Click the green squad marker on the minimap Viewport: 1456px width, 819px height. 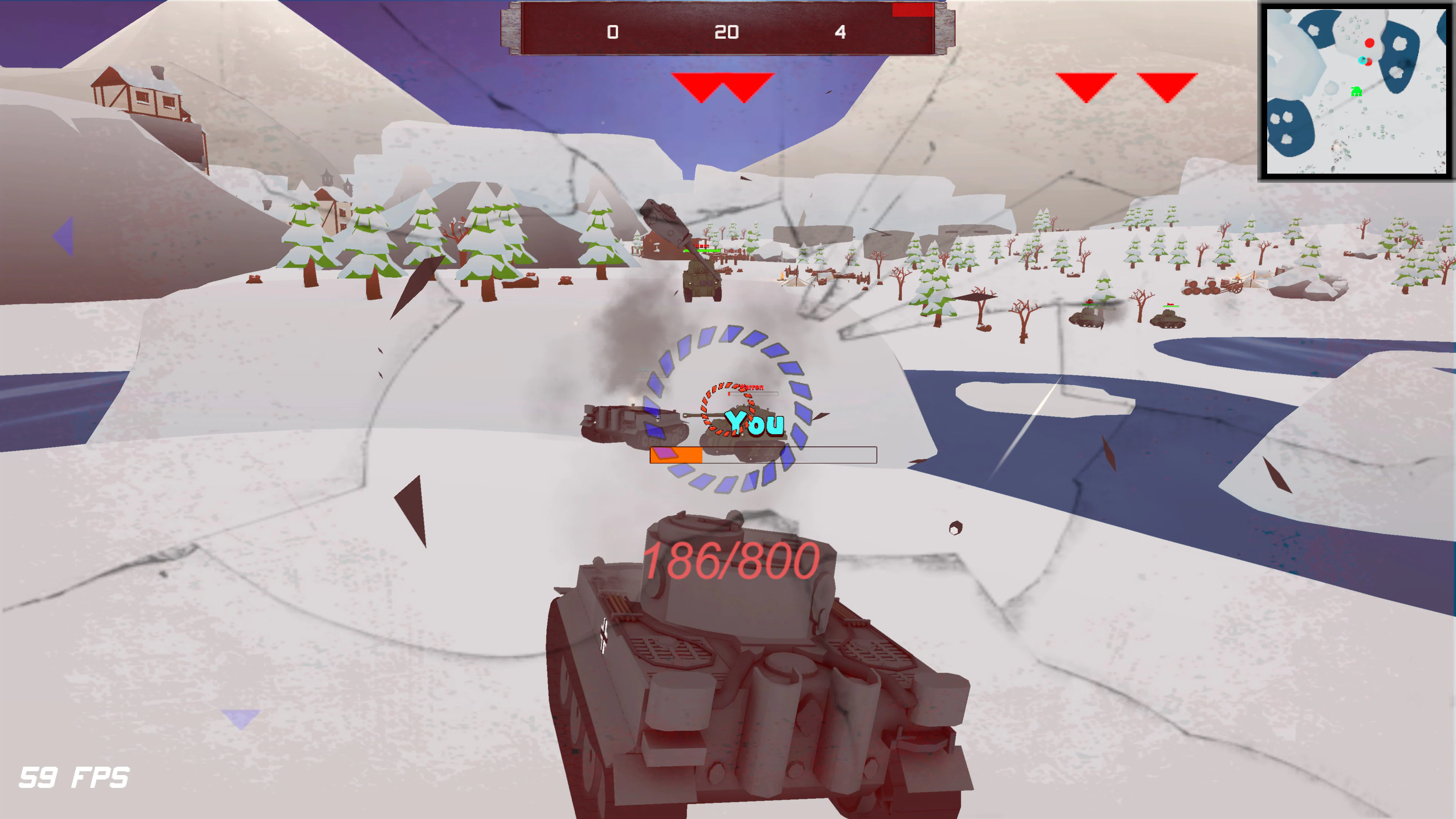coord(1357,91)
